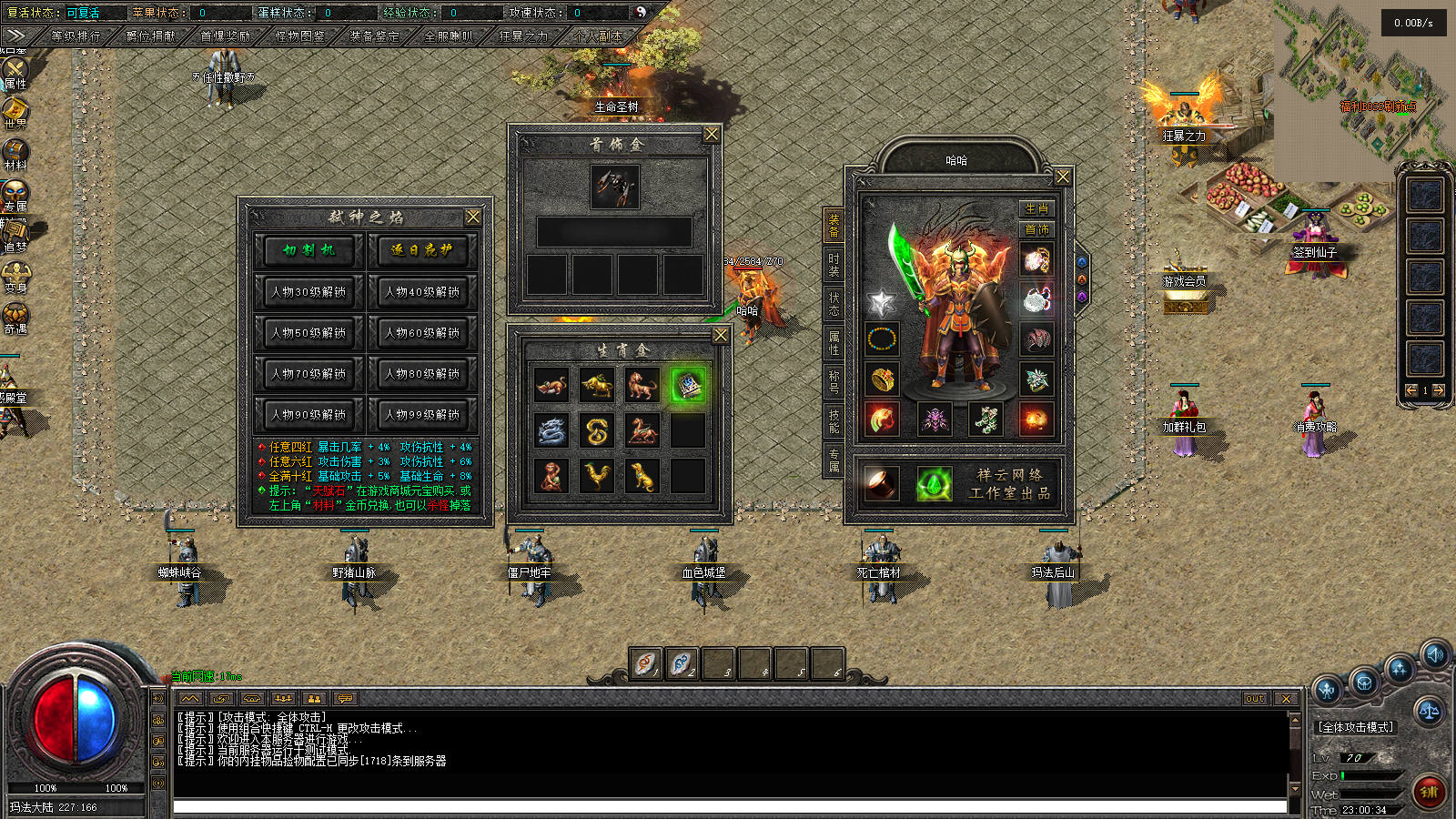Use the first hotbar item slot

(646, 663)
